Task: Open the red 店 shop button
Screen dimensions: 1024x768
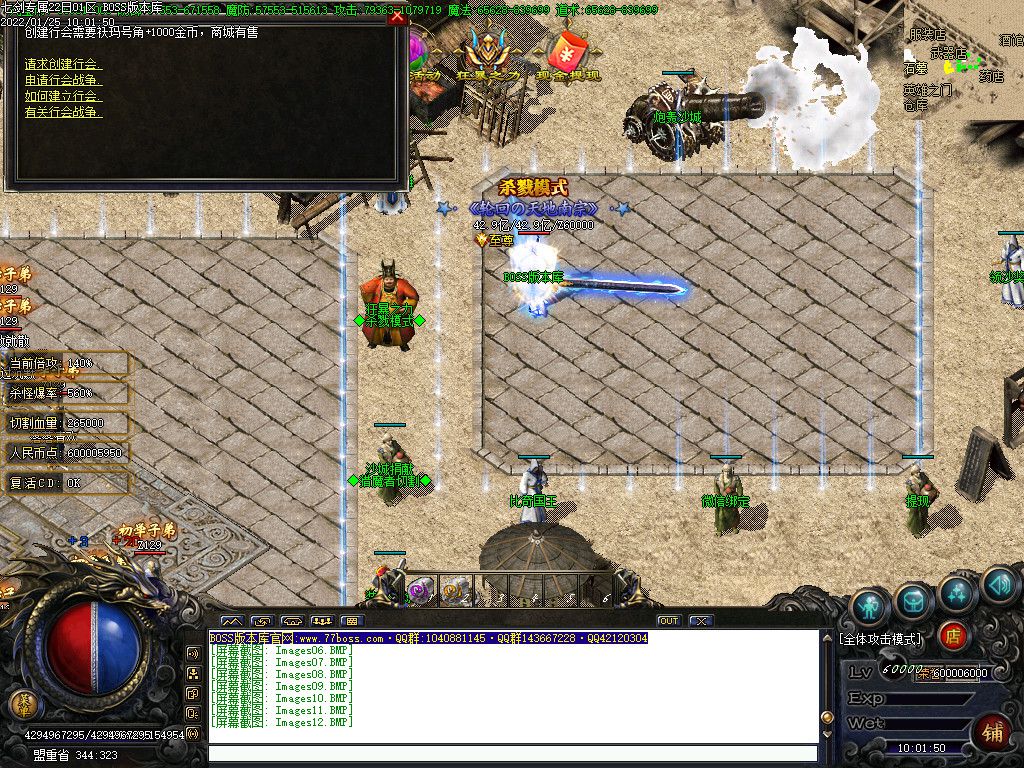Action: 954,635
